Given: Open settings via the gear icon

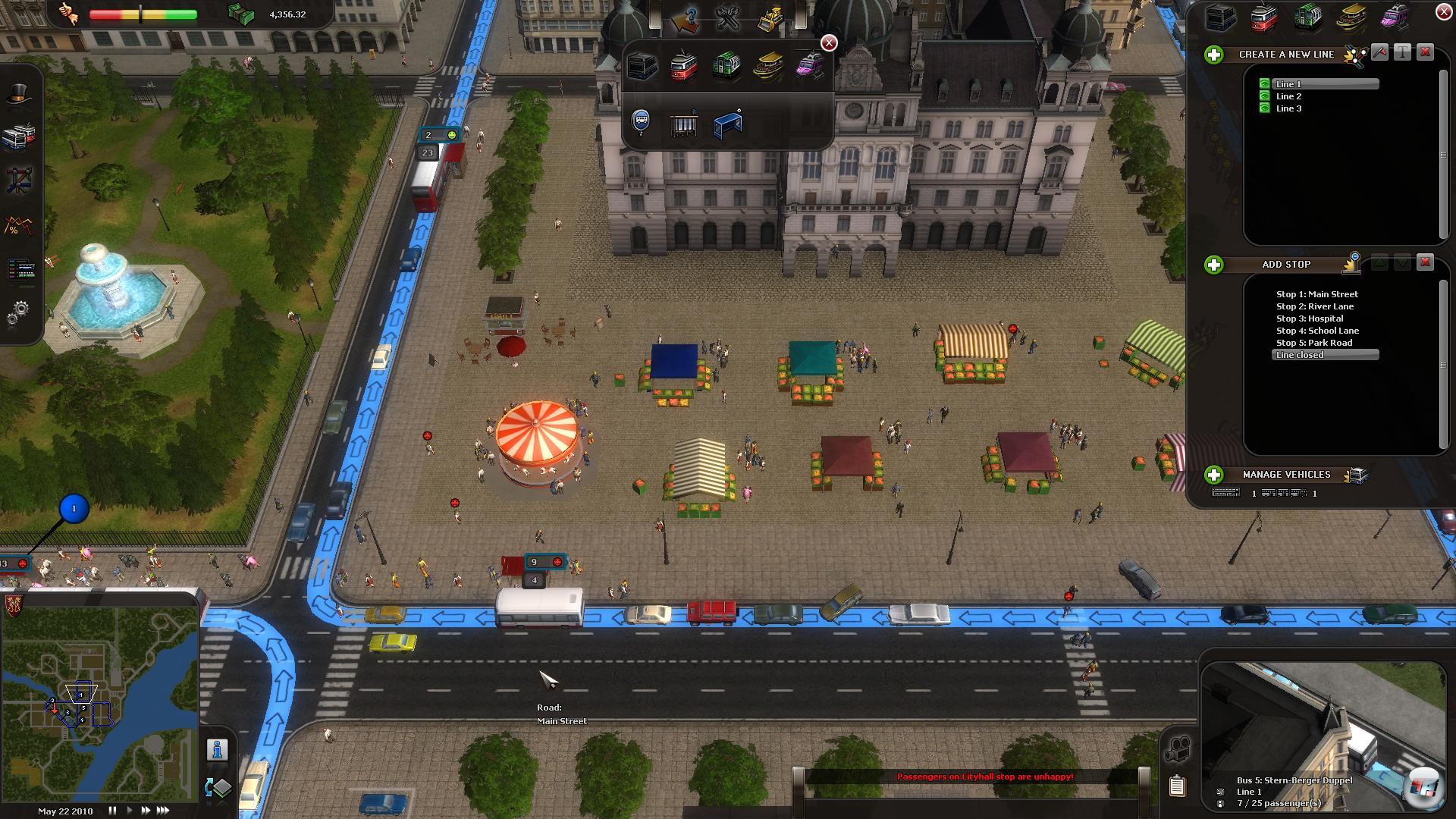Looking at the screenshot, I should (x=20, y=311).
